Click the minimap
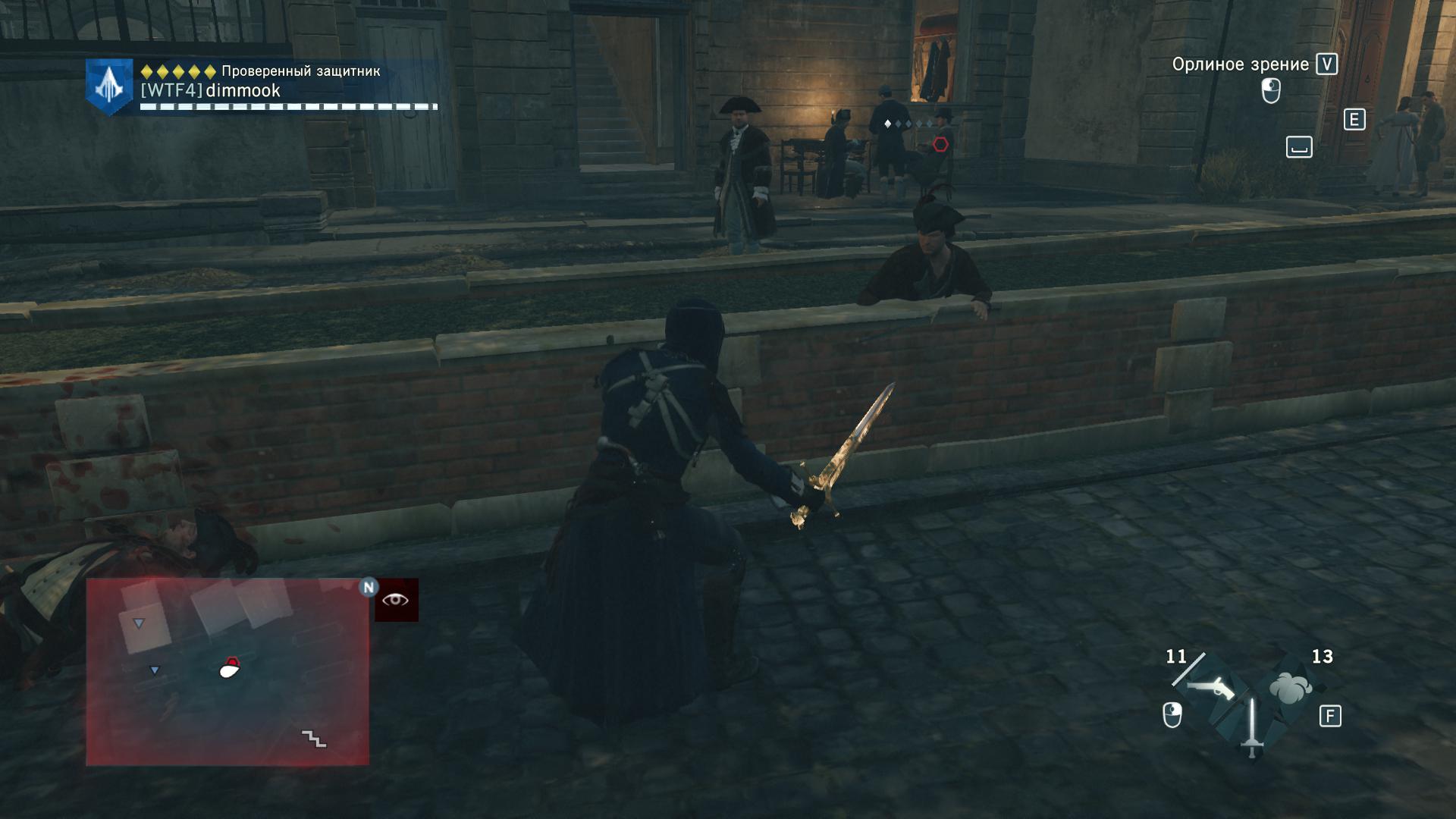 pyautogui.click(x=227, y=671)
